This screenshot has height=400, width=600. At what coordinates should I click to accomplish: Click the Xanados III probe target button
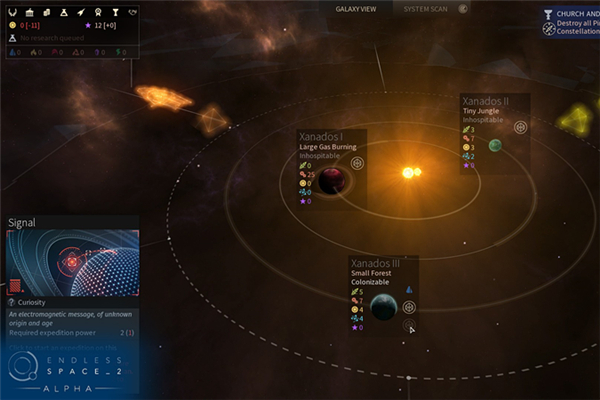[408, 307]
